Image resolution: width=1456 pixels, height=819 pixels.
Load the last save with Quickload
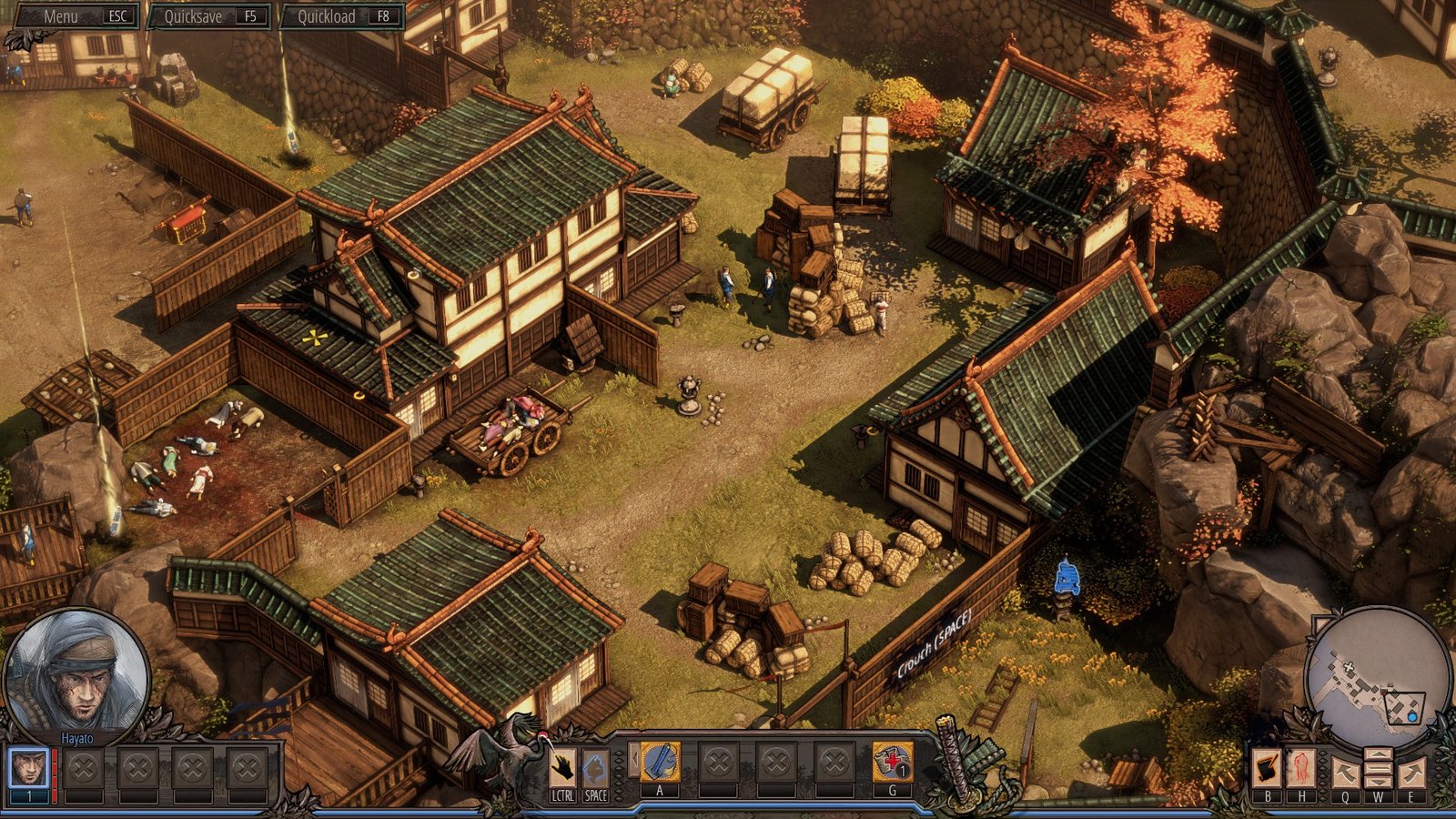(x=342, y=16)
